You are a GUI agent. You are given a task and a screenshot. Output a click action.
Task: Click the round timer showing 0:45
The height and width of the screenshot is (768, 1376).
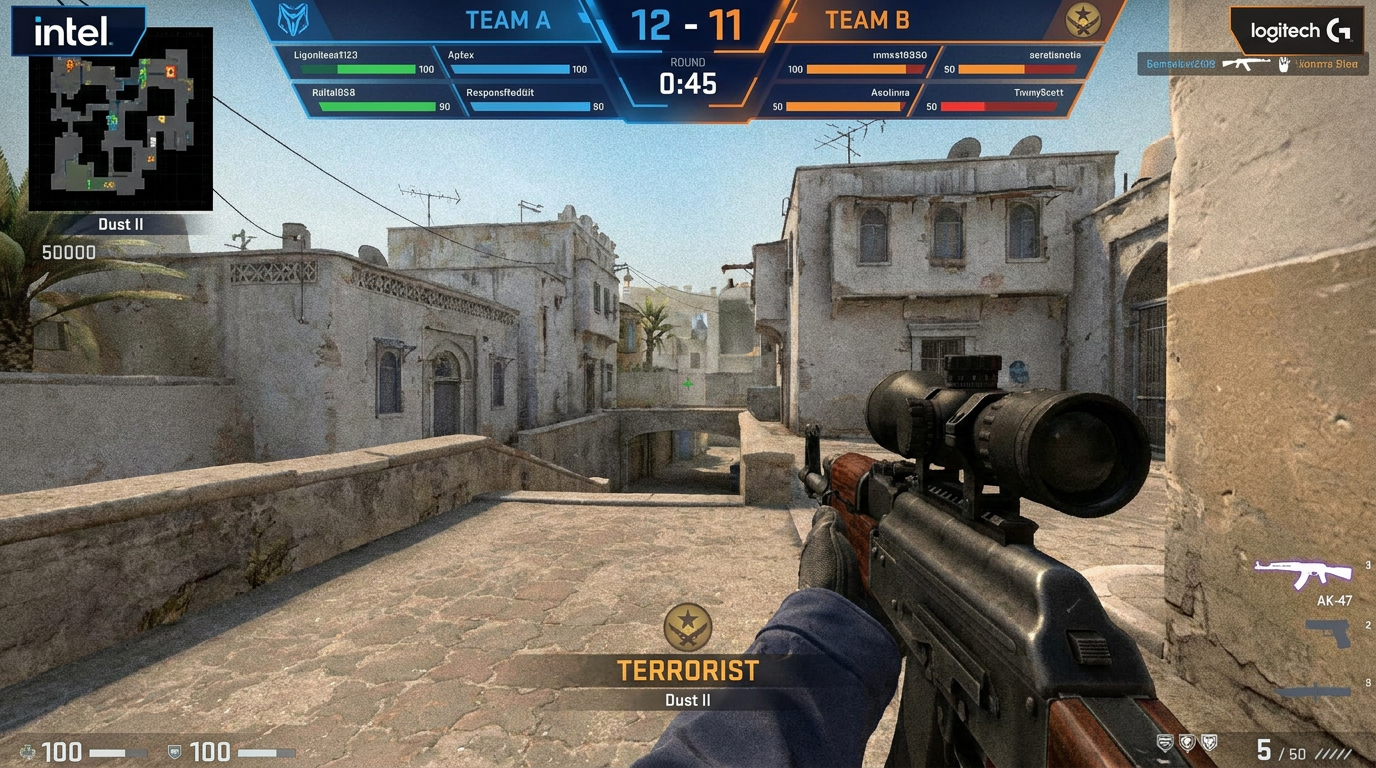coord(687,84)
